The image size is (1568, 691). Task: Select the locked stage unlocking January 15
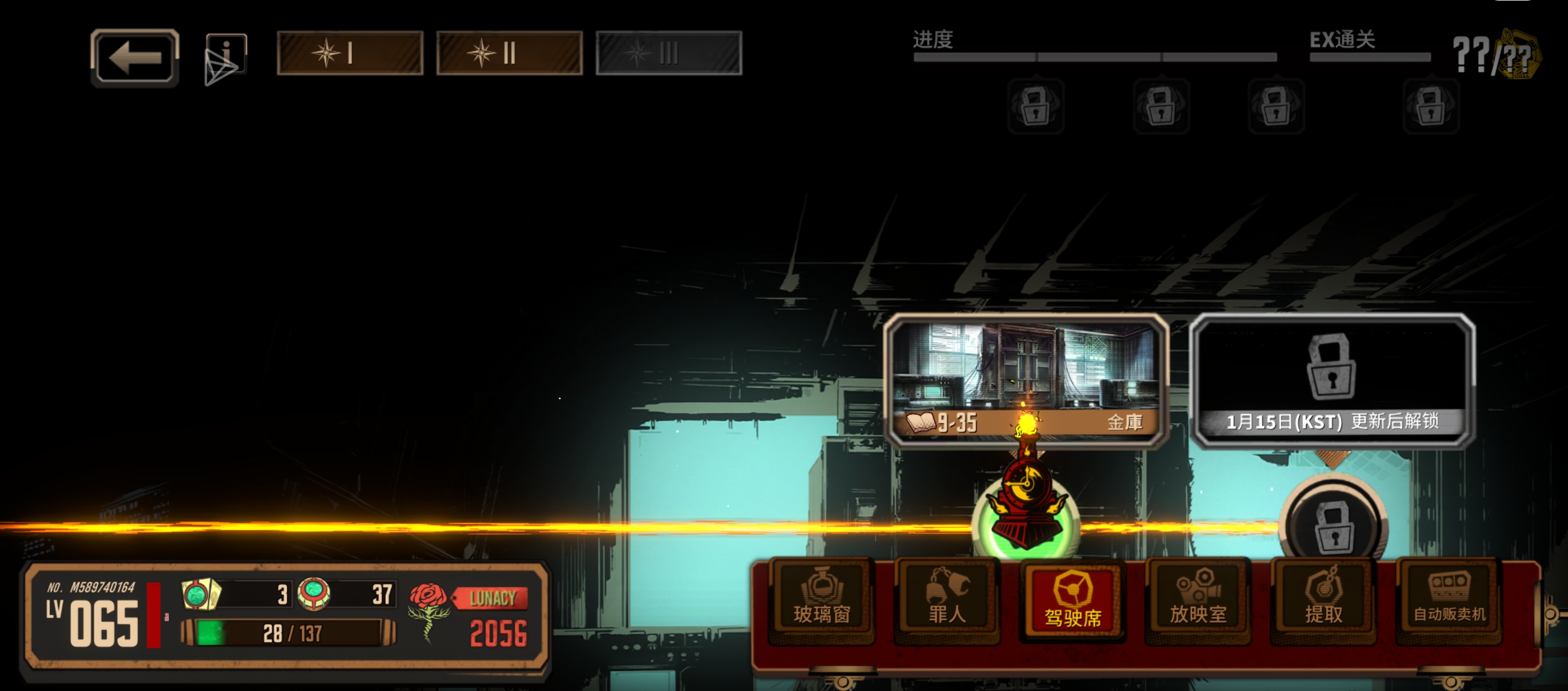tap(1332, 380)
